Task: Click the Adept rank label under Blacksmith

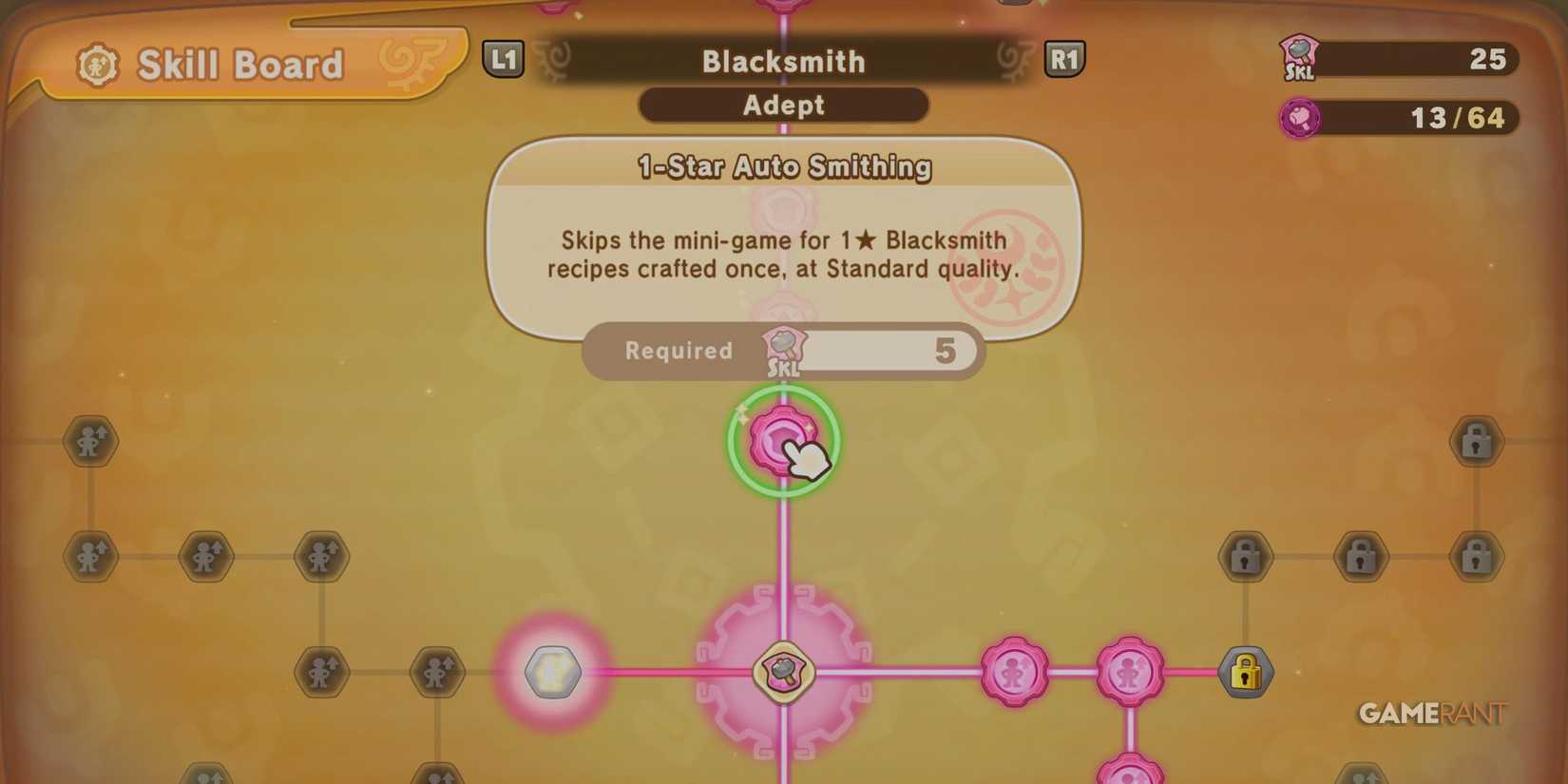Action: click(x=783, y=105)
